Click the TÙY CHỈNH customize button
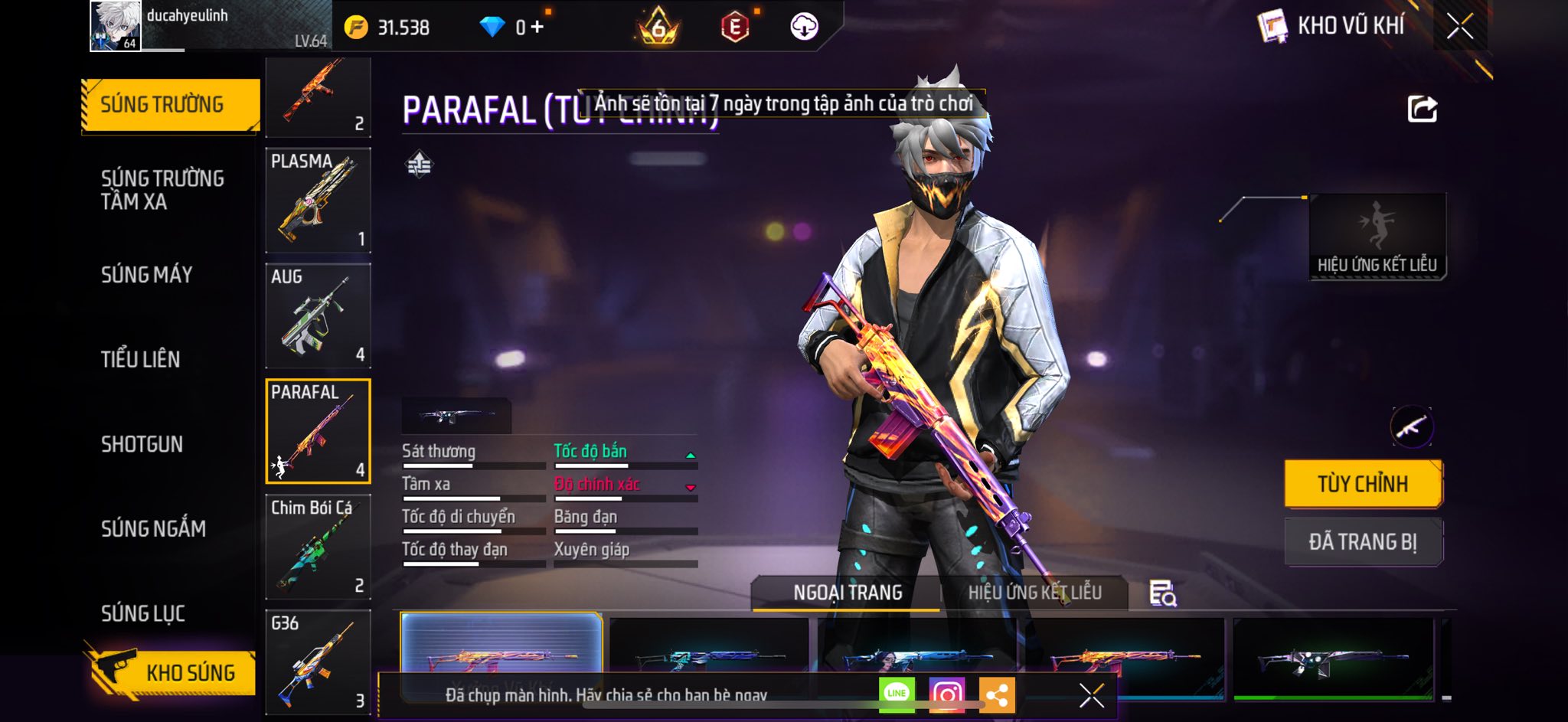This screenshot has height=722, width=1568. [x=1363, y=484]
